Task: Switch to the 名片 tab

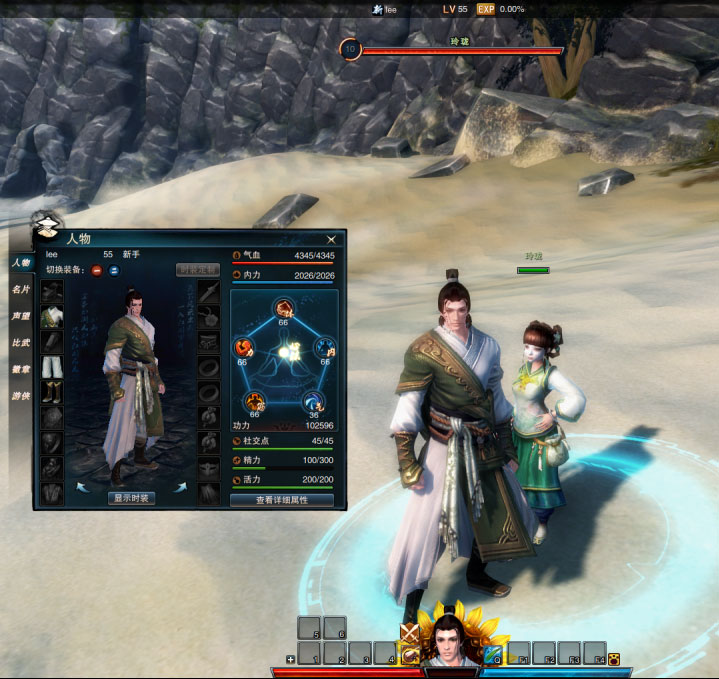Action: 20,289
